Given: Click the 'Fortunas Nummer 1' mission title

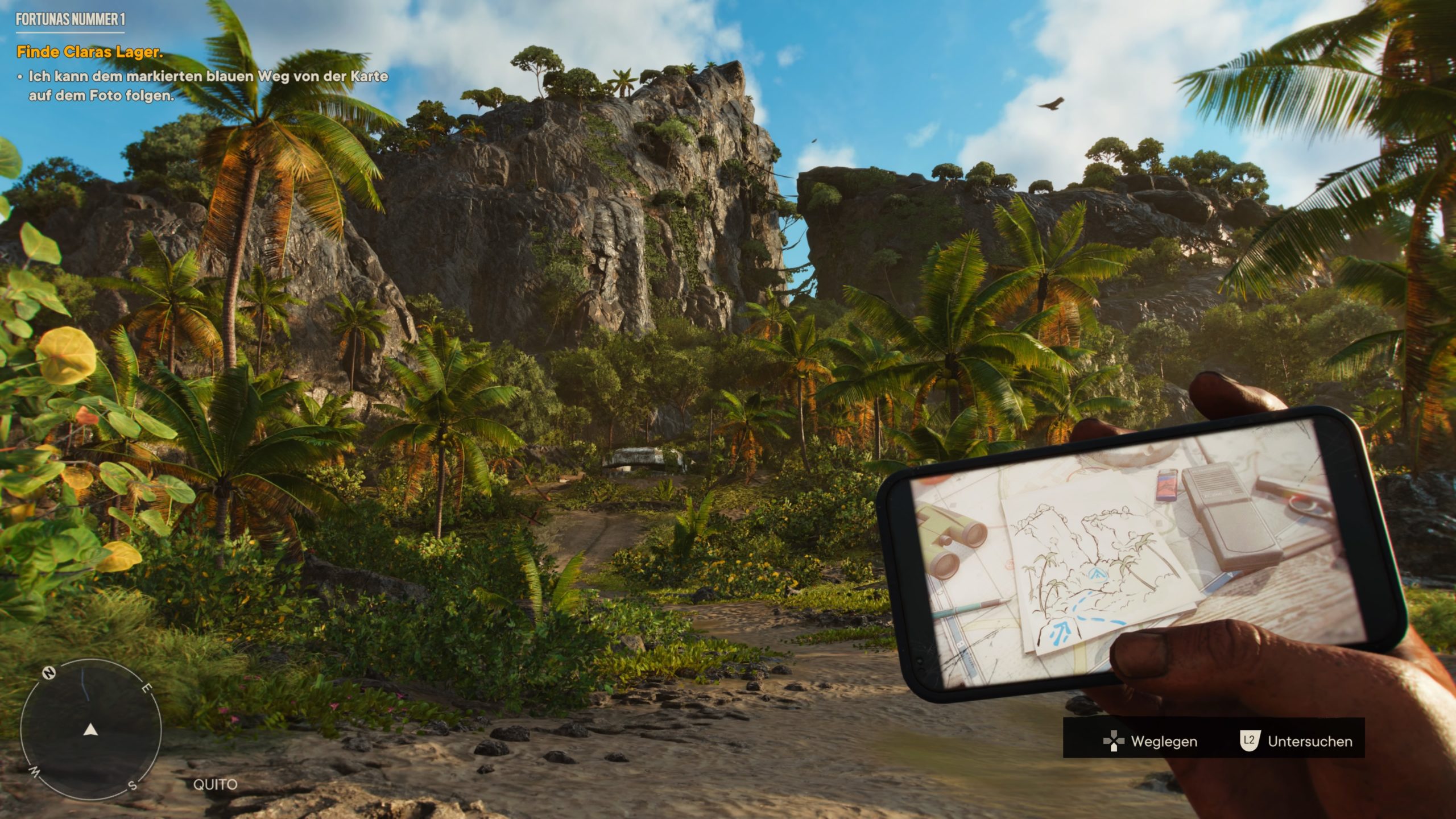Looking at the screenshot, I should (x=71, y=20).
